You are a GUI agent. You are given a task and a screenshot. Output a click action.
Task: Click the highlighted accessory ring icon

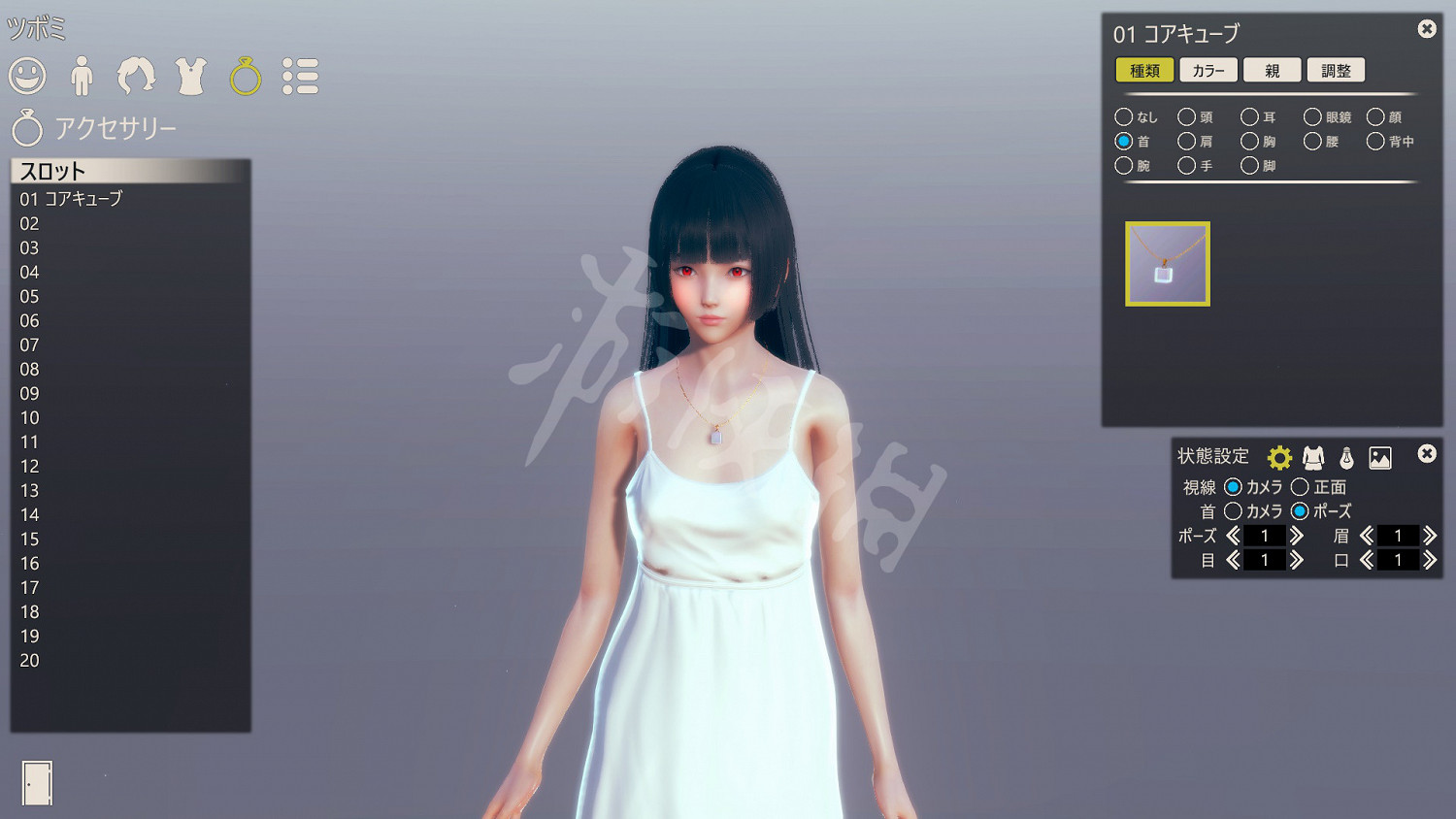pos(245,76)
